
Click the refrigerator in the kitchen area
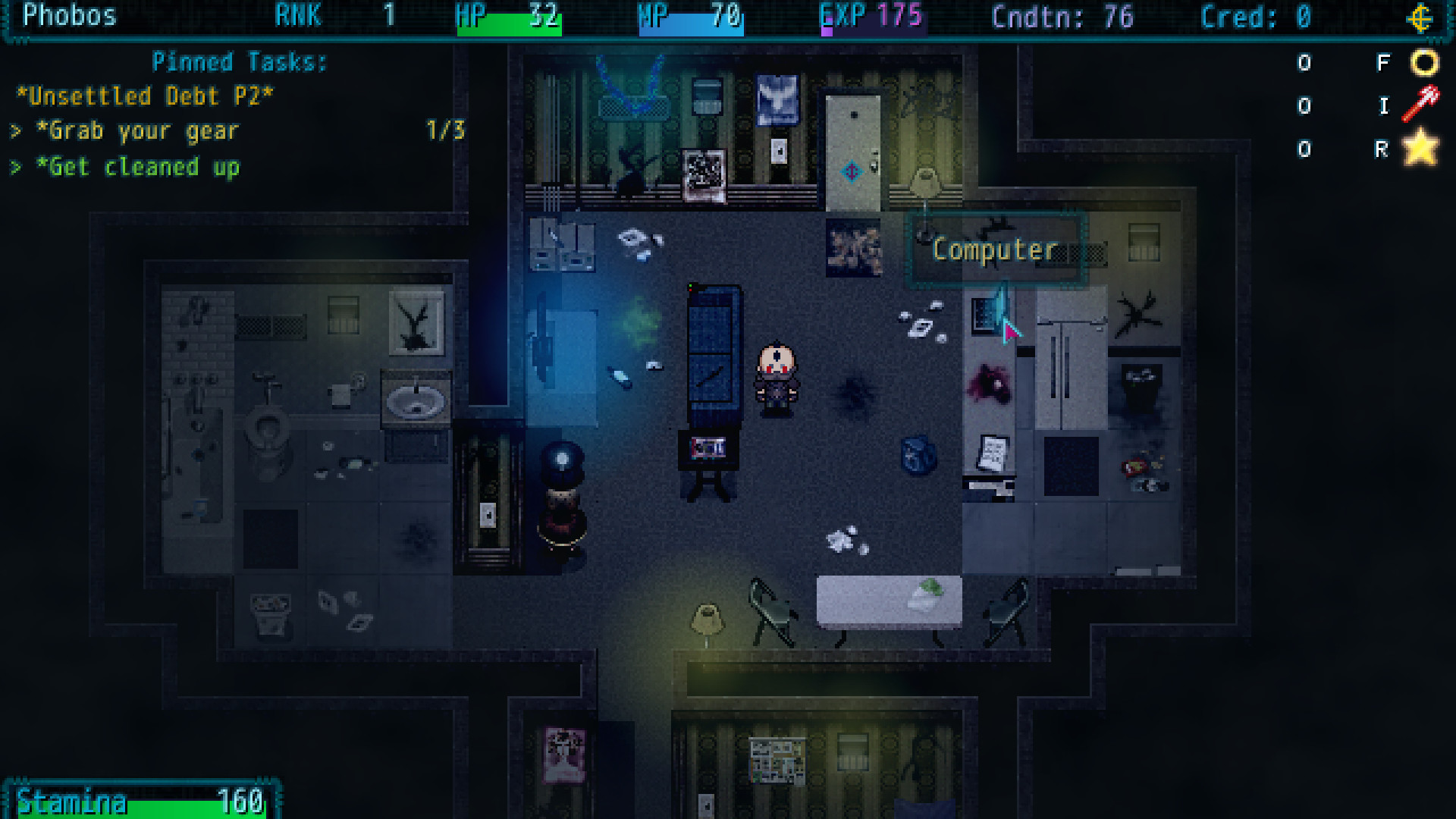pyautogui.click(x=1072, y=364)
